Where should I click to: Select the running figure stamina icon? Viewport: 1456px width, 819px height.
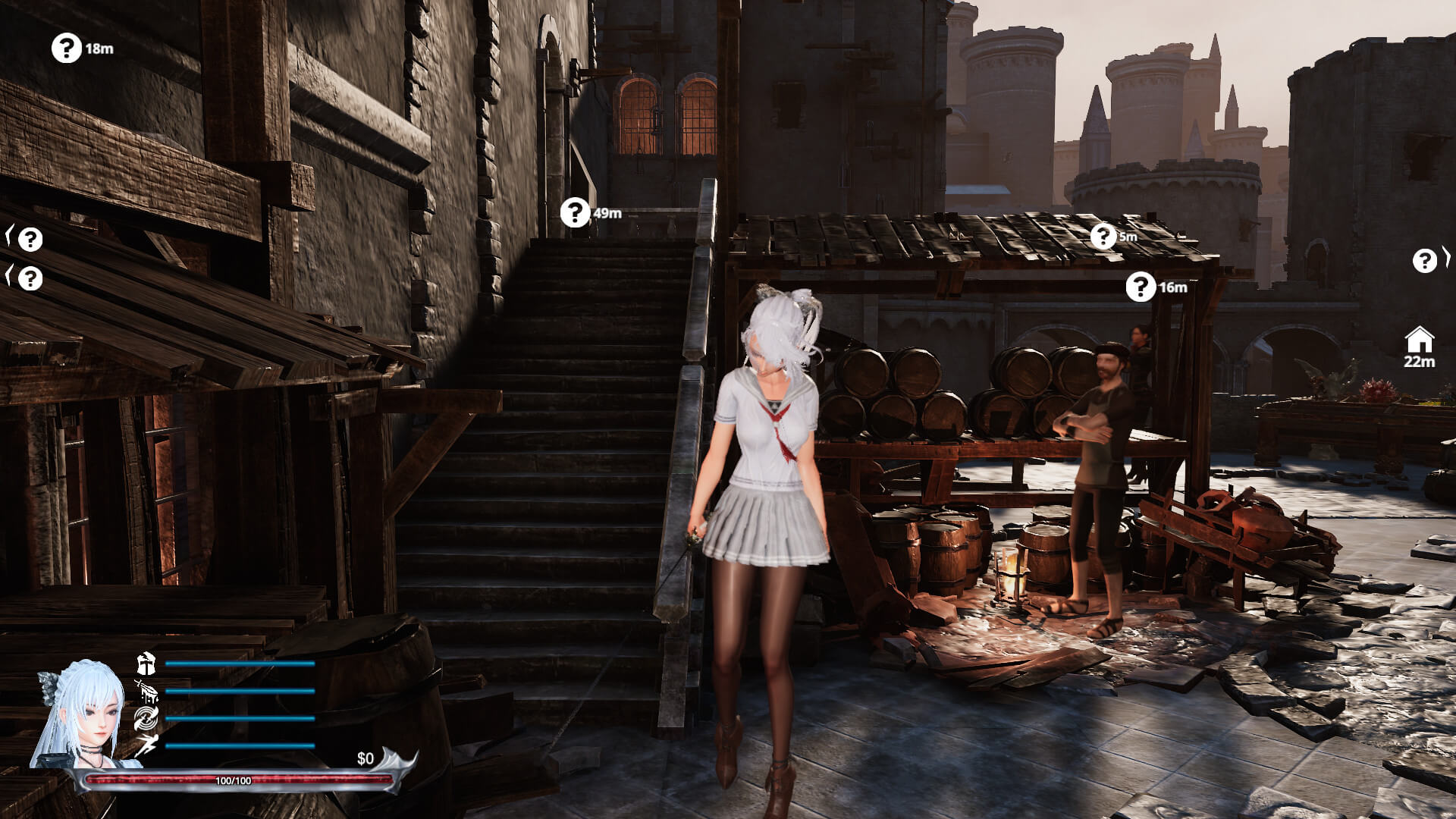click(146, 746)
